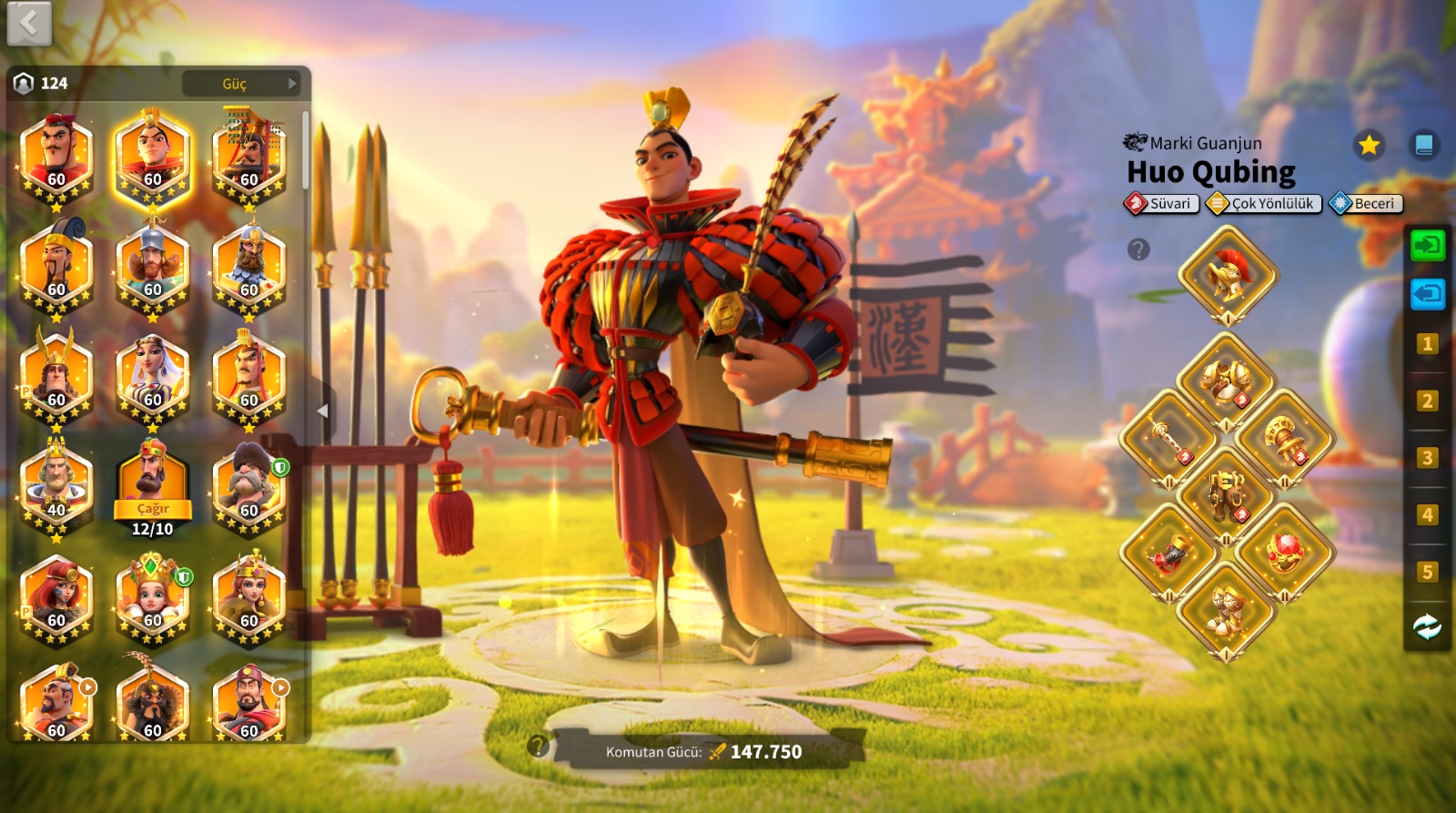Open the Güç sort dropdown

click(241, 84)
